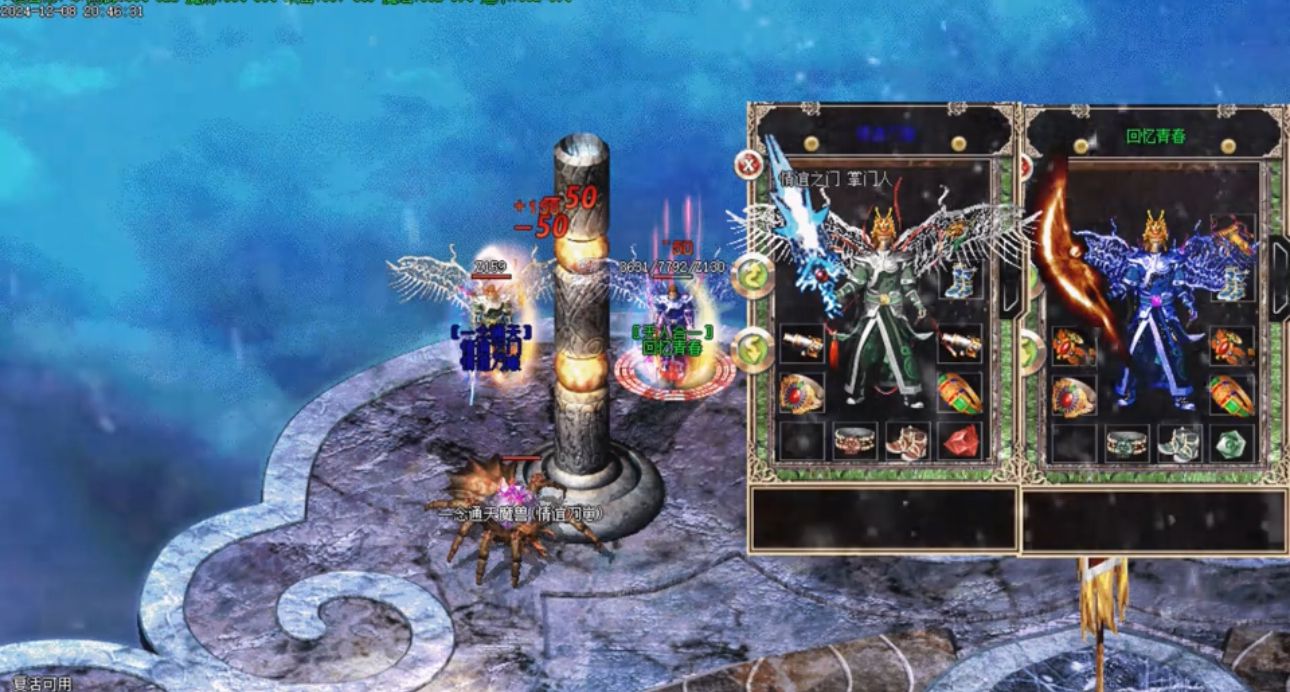1290x692 pixels.
Task: Pick the red crystal gem slot
Action: point(959,441)
